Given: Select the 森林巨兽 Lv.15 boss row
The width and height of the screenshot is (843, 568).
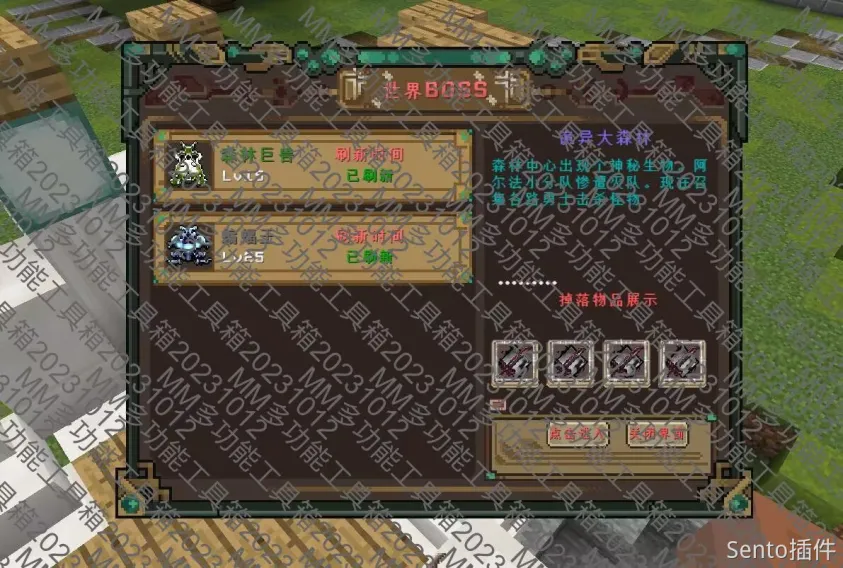Looking at the screenshot, I should (312, 164).
